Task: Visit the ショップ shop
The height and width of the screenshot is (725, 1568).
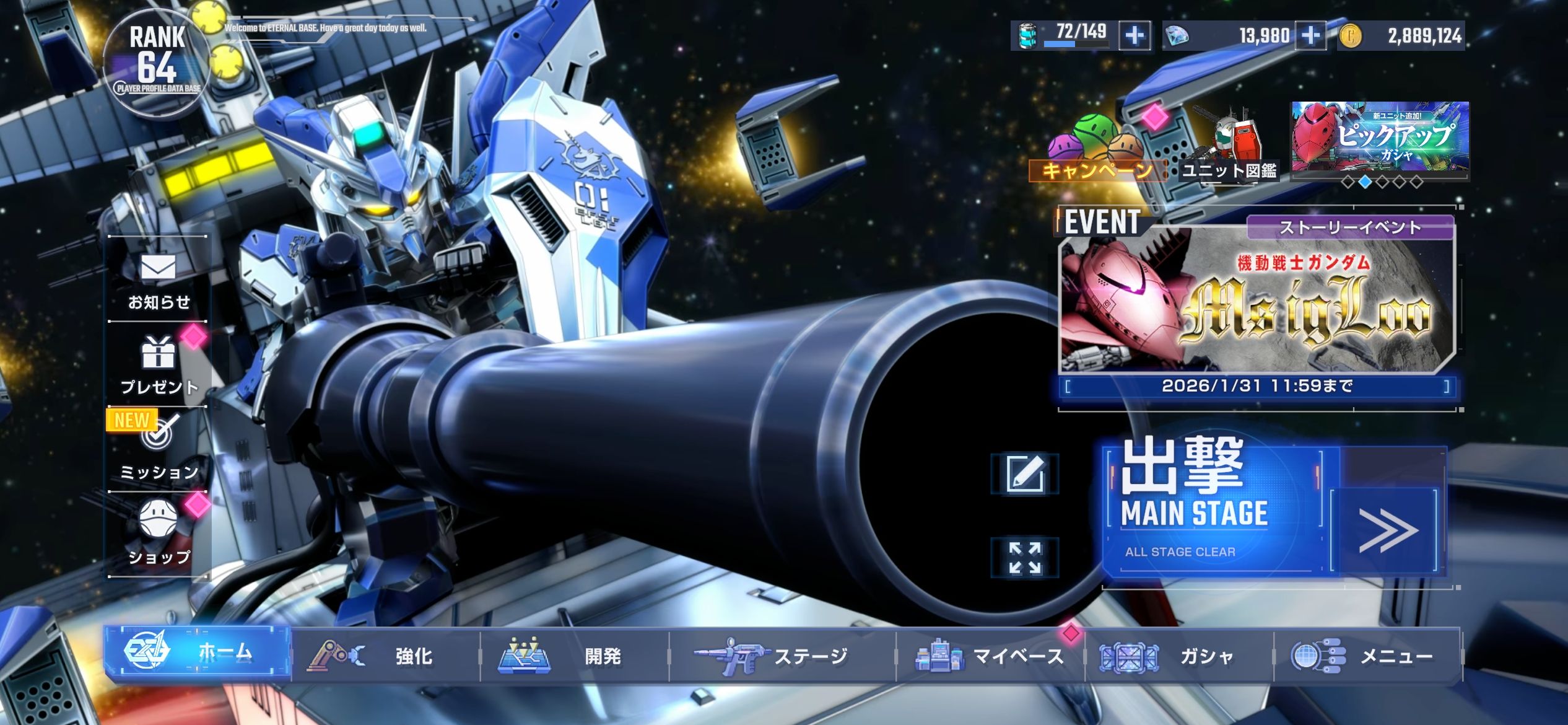Action: coord(159,534)
